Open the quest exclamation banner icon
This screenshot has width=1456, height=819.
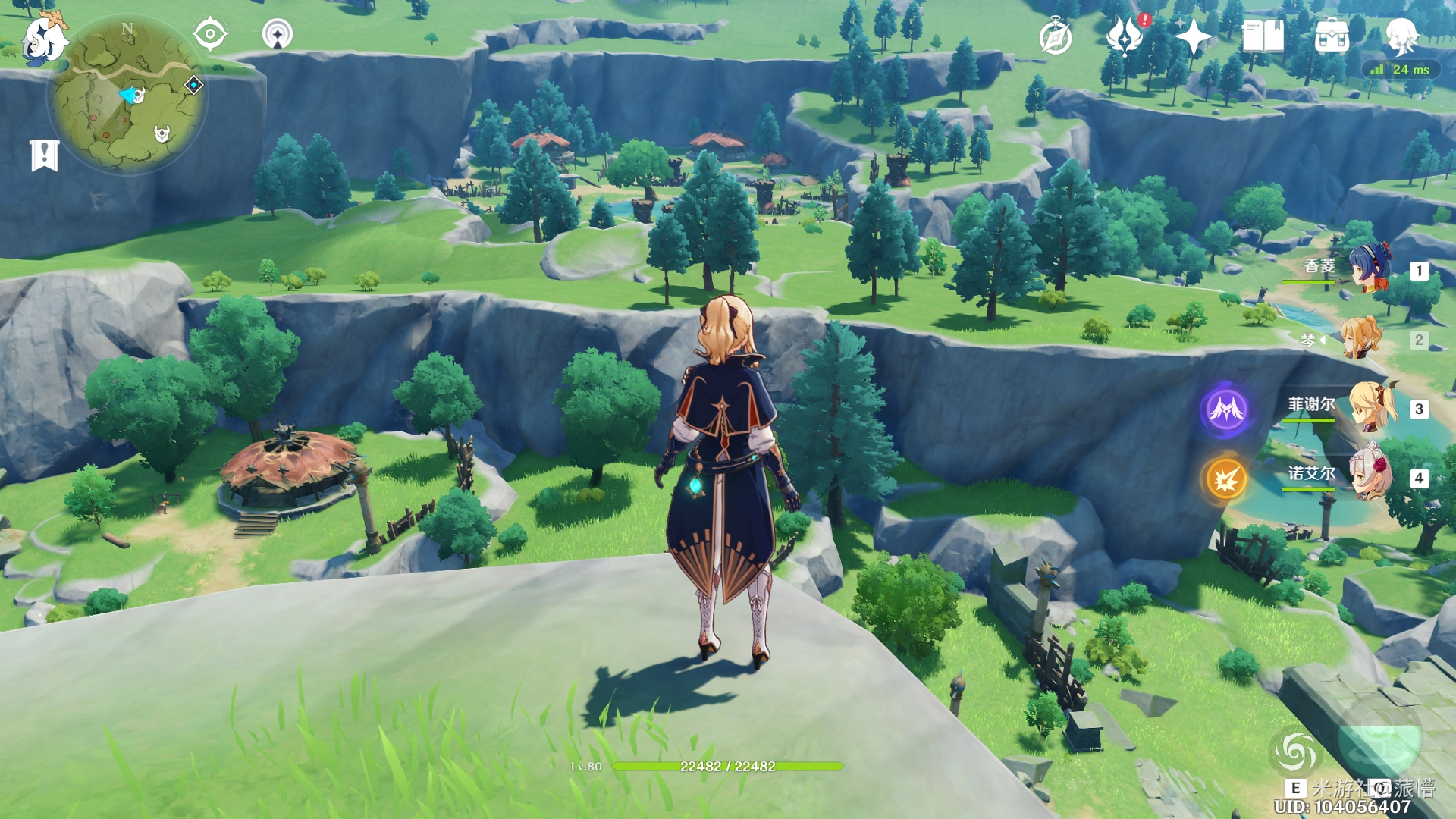pyautogui.click(x=44, y=155)
